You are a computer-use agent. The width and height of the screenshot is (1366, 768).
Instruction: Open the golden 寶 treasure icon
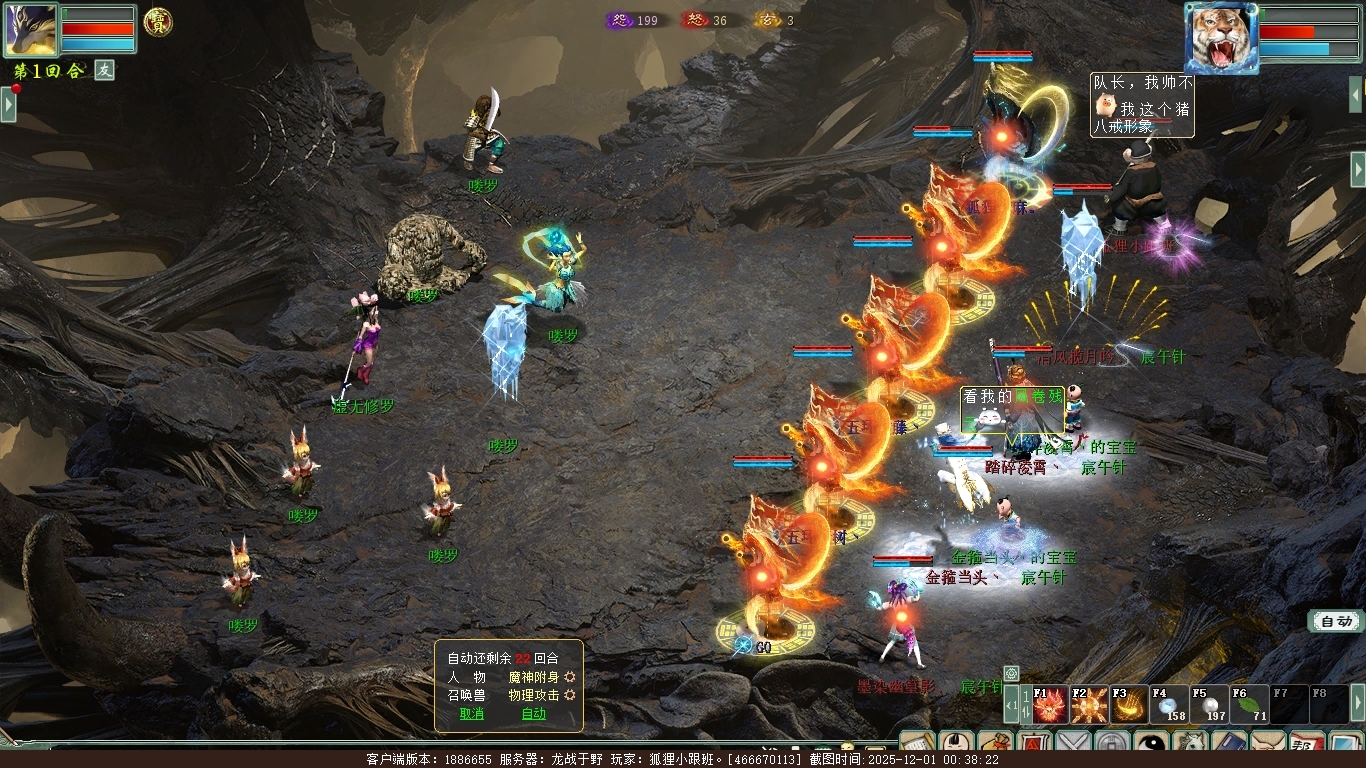click(157, 22)
